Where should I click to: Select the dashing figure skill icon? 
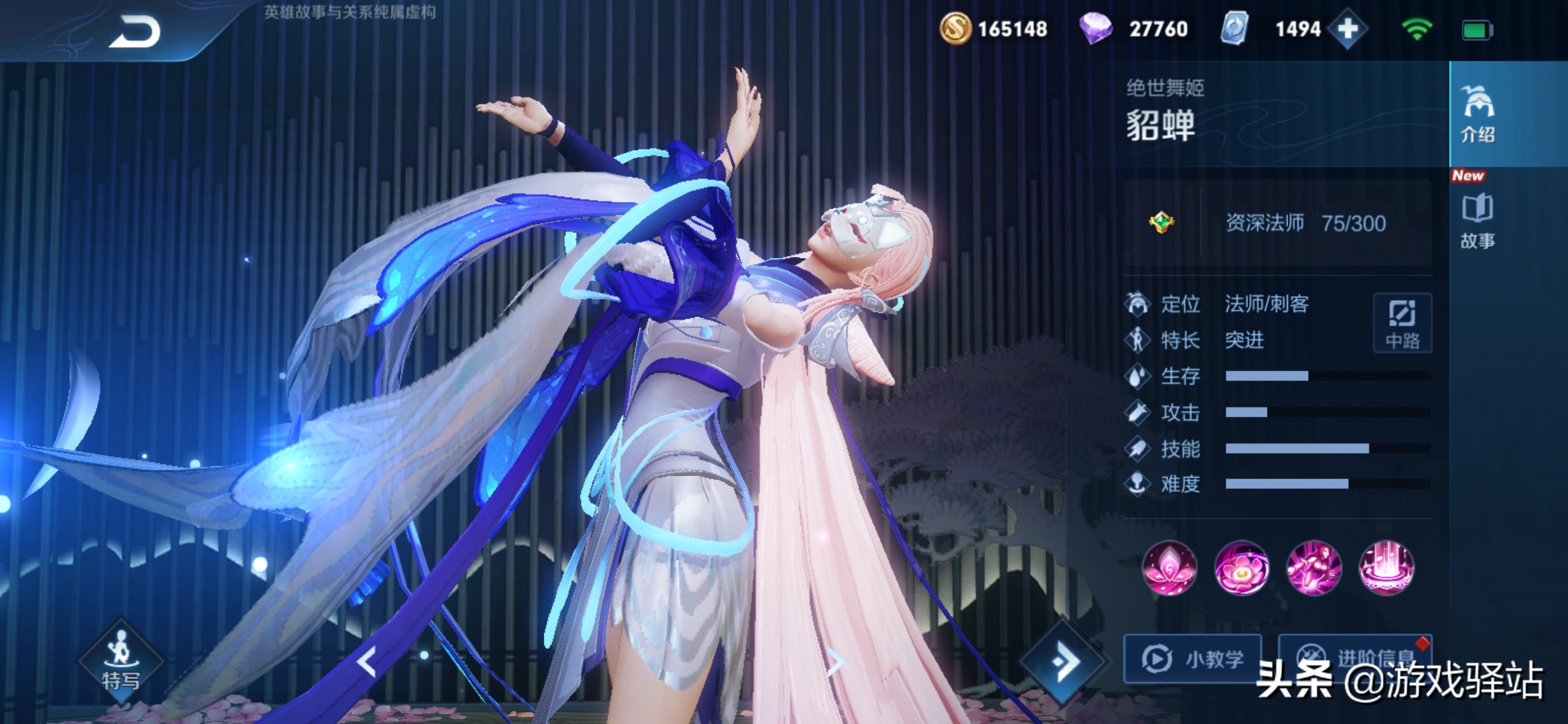pos(1314,568)
